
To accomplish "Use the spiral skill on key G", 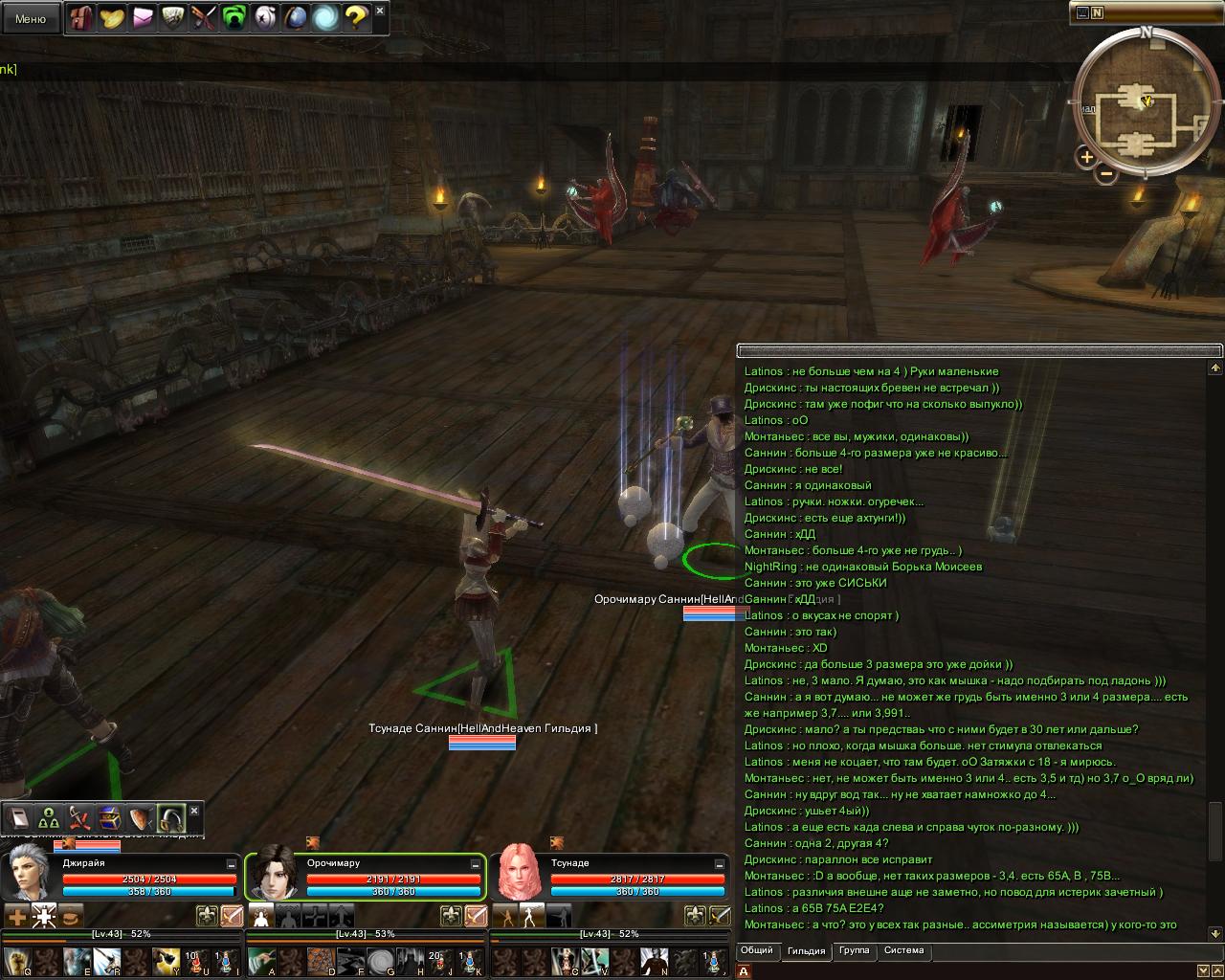I will pos(381,961).
